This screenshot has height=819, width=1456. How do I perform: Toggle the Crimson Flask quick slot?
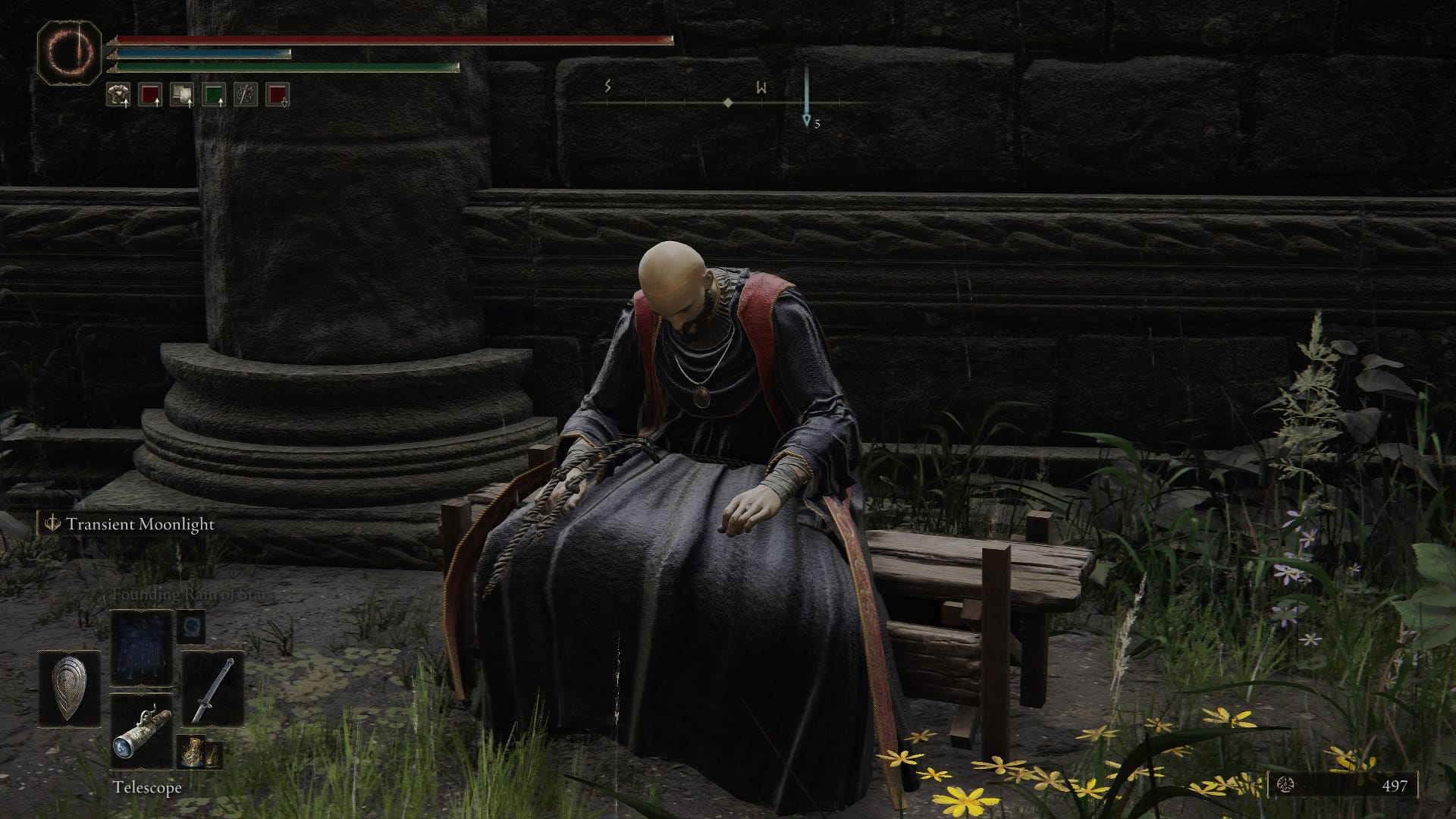pyautogui.click(x=149, y=96)
